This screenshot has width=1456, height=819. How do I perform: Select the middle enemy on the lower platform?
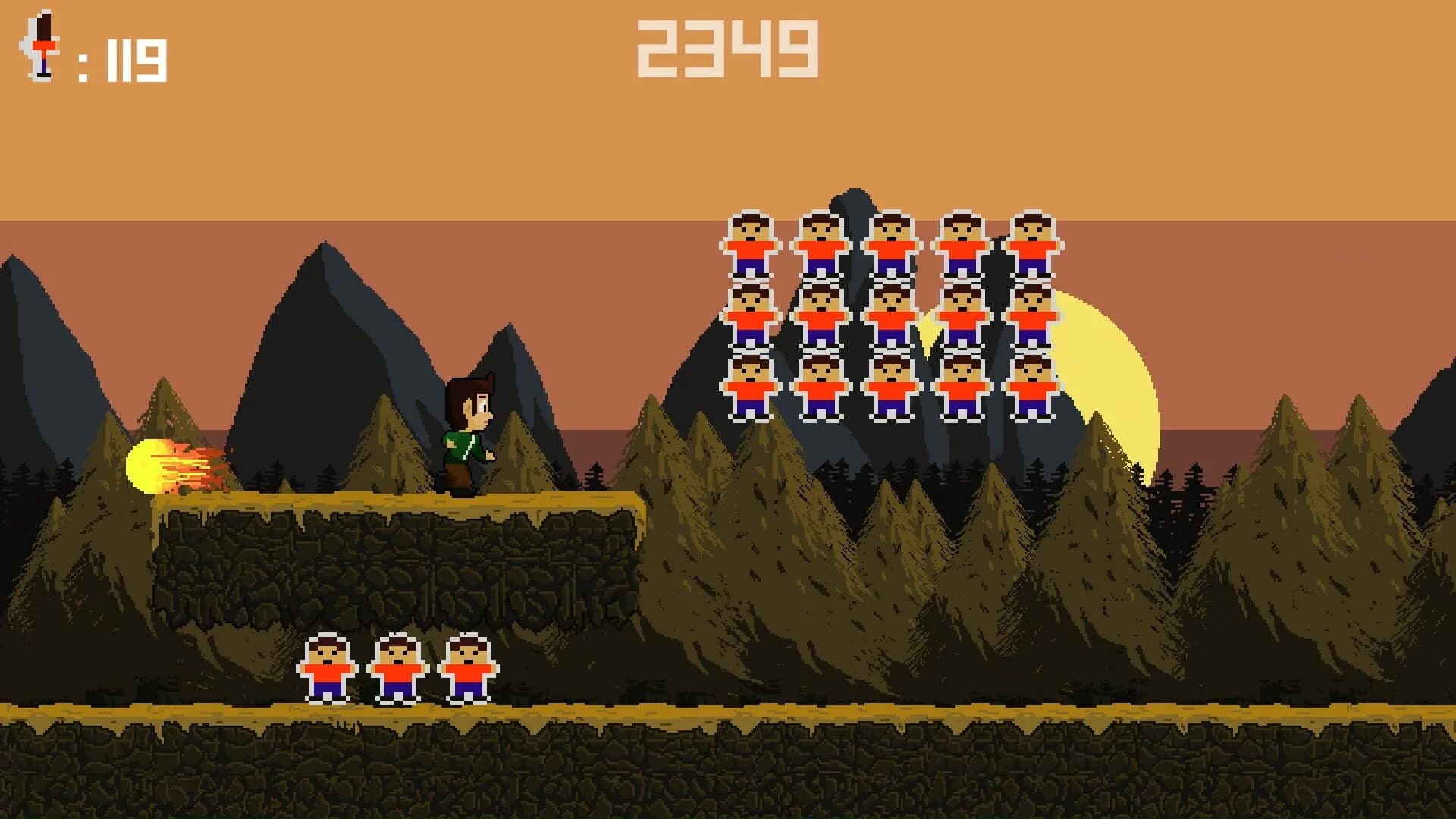click(x=398, y=671)
